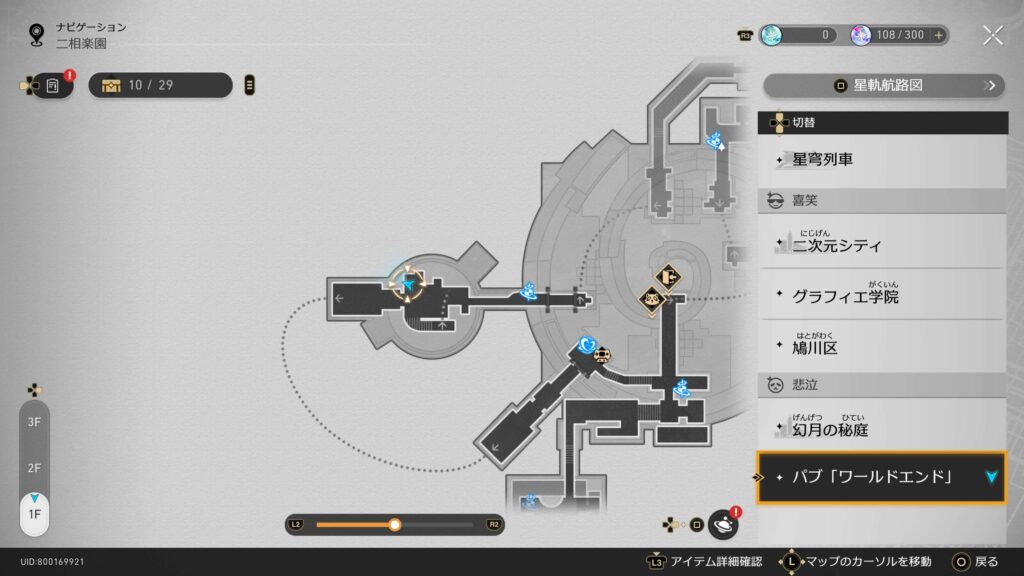This screenshot has width=1024, height=576.
Task: Select floor 1F on the floor selector
Action: [x=34, y=513]
